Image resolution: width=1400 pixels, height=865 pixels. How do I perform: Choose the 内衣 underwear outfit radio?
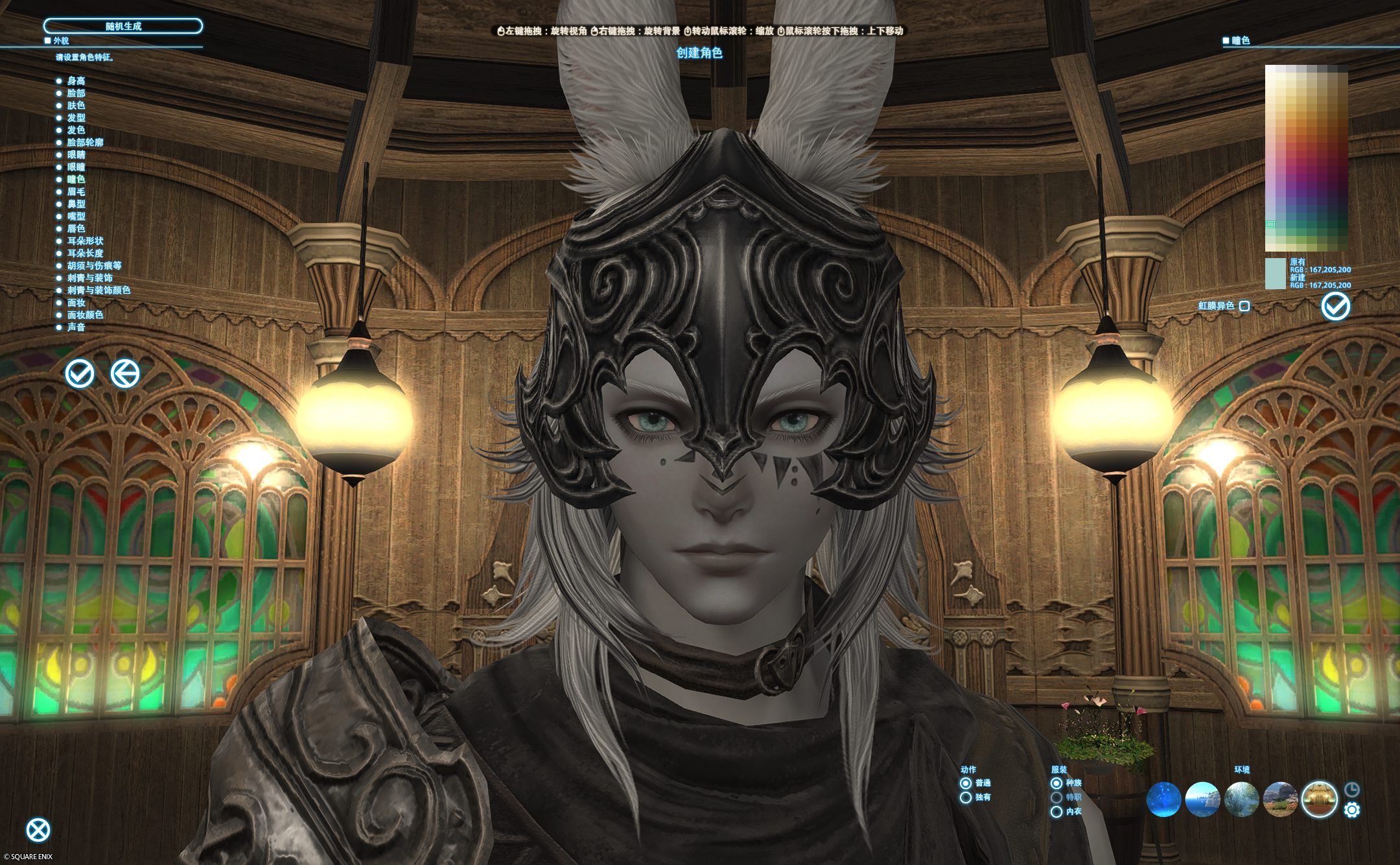1056,812
